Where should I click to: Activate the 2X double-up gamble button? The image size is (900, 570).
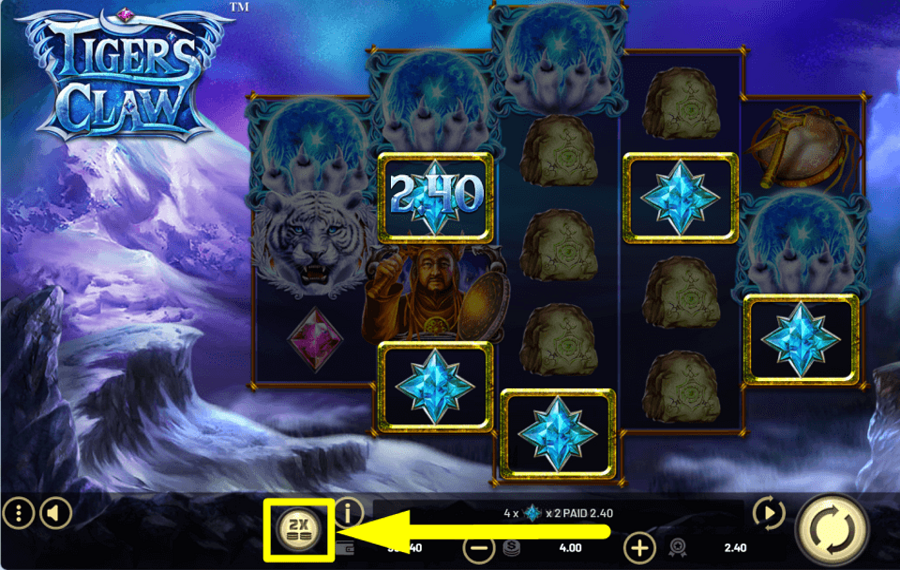(298, 527)
